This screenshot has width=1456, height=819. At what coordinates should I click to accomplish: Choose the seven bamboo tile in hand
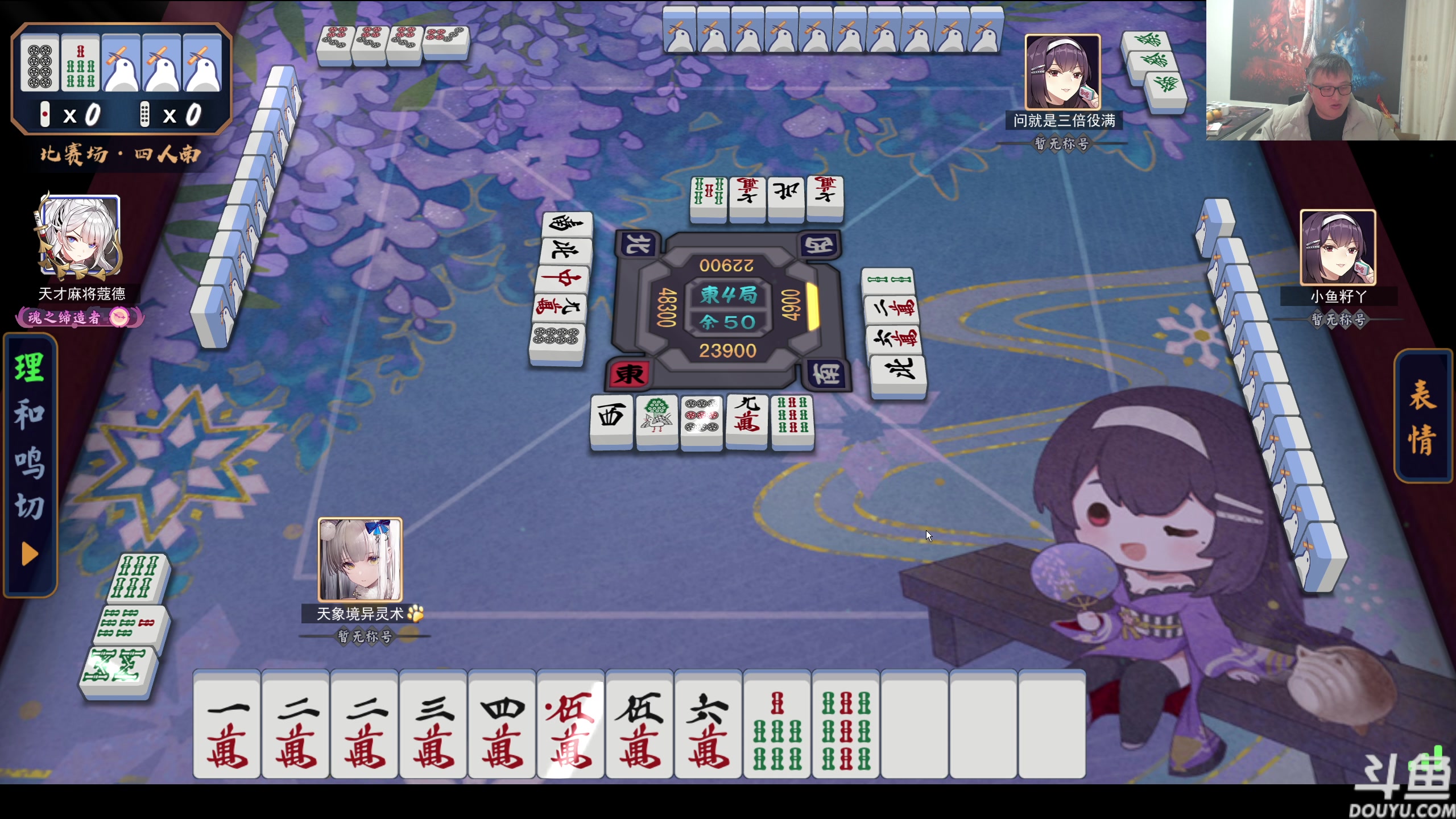pos(777,725)
